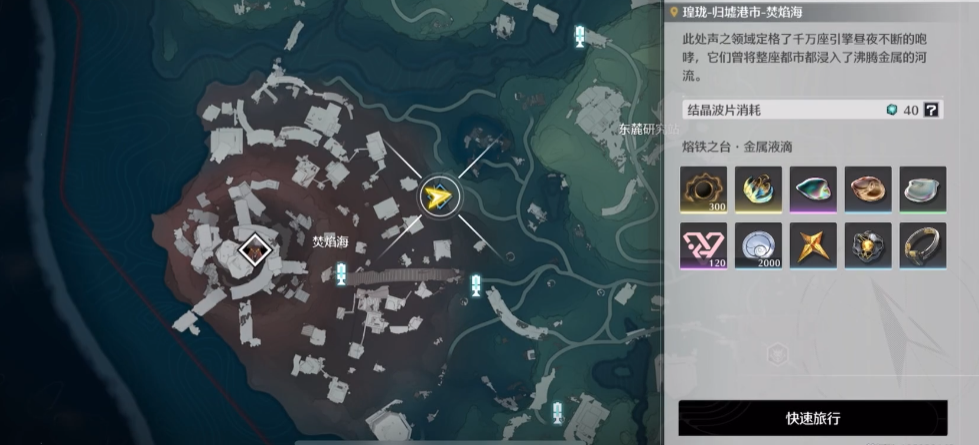Select the silver-grey shell reward
This screenshot has height=445, width=979.
point(922,188)
